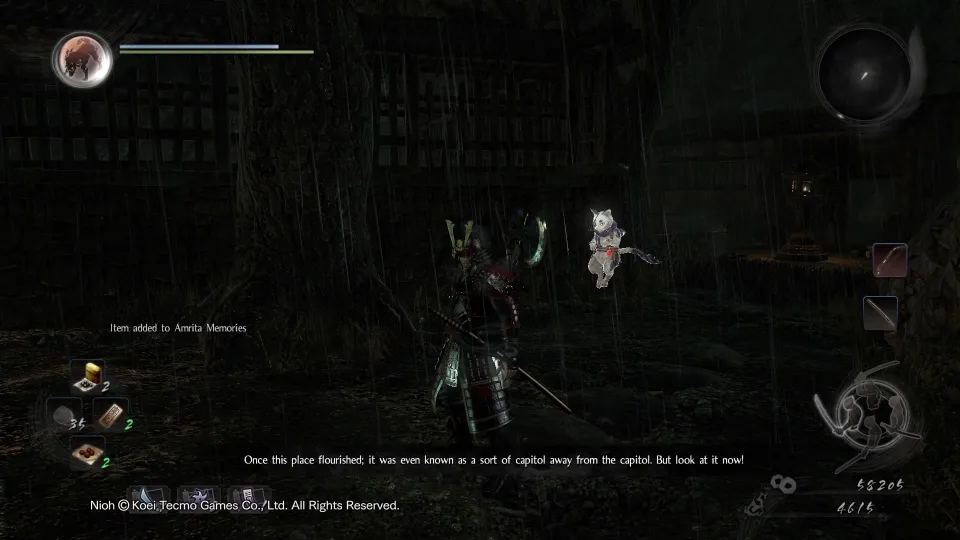Image resolution: width=960 pixels, height=540 pixels.
Task: Select the top item shortcut with yellow box
Action: [89, 377]
